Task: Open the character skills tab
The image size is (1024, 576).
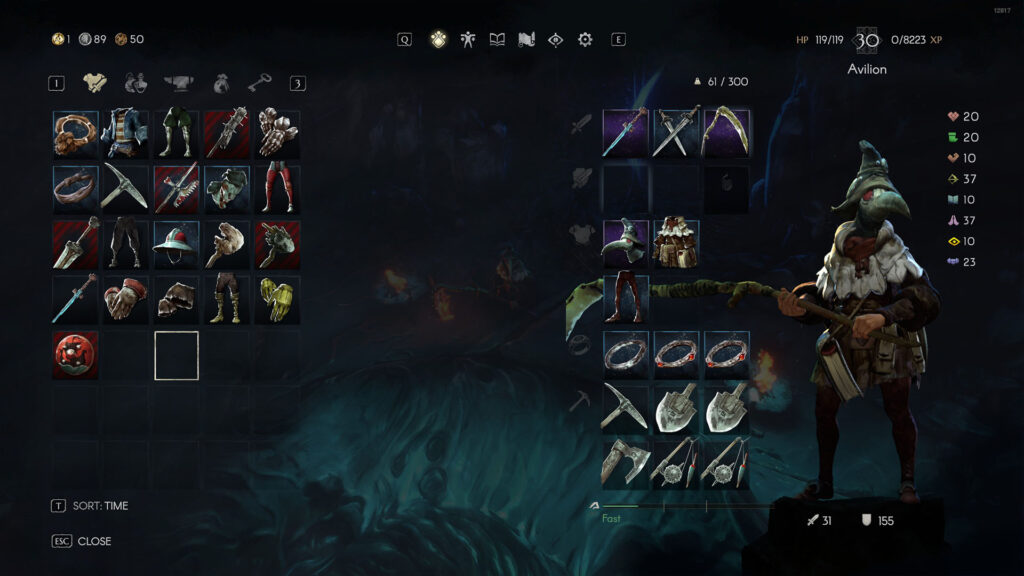Action: (467, 40)
